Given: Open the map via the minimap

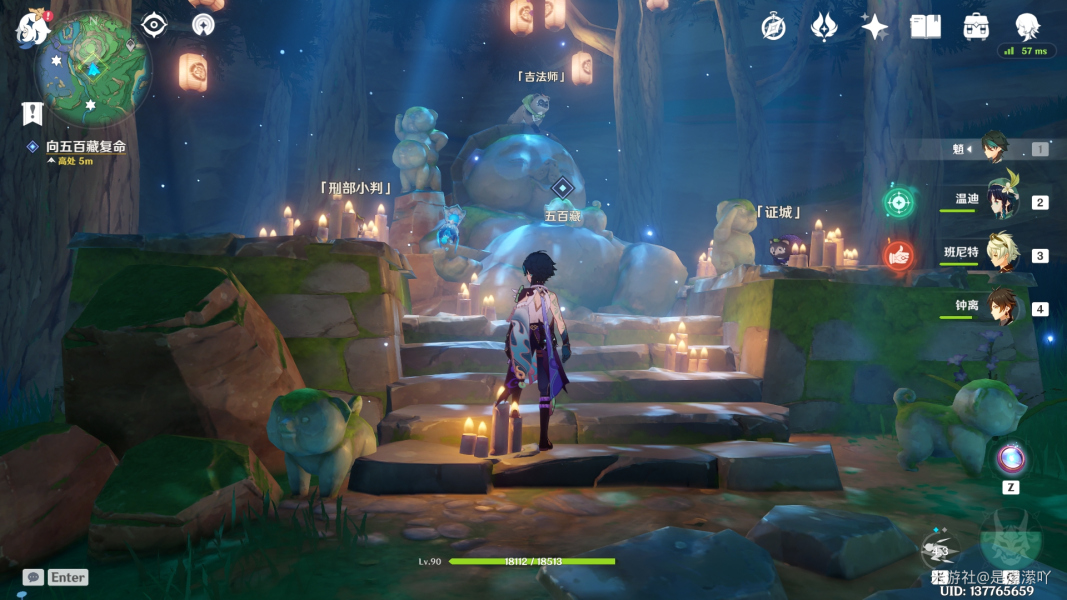Looking at the screenshot, I should tap(93, 67).
